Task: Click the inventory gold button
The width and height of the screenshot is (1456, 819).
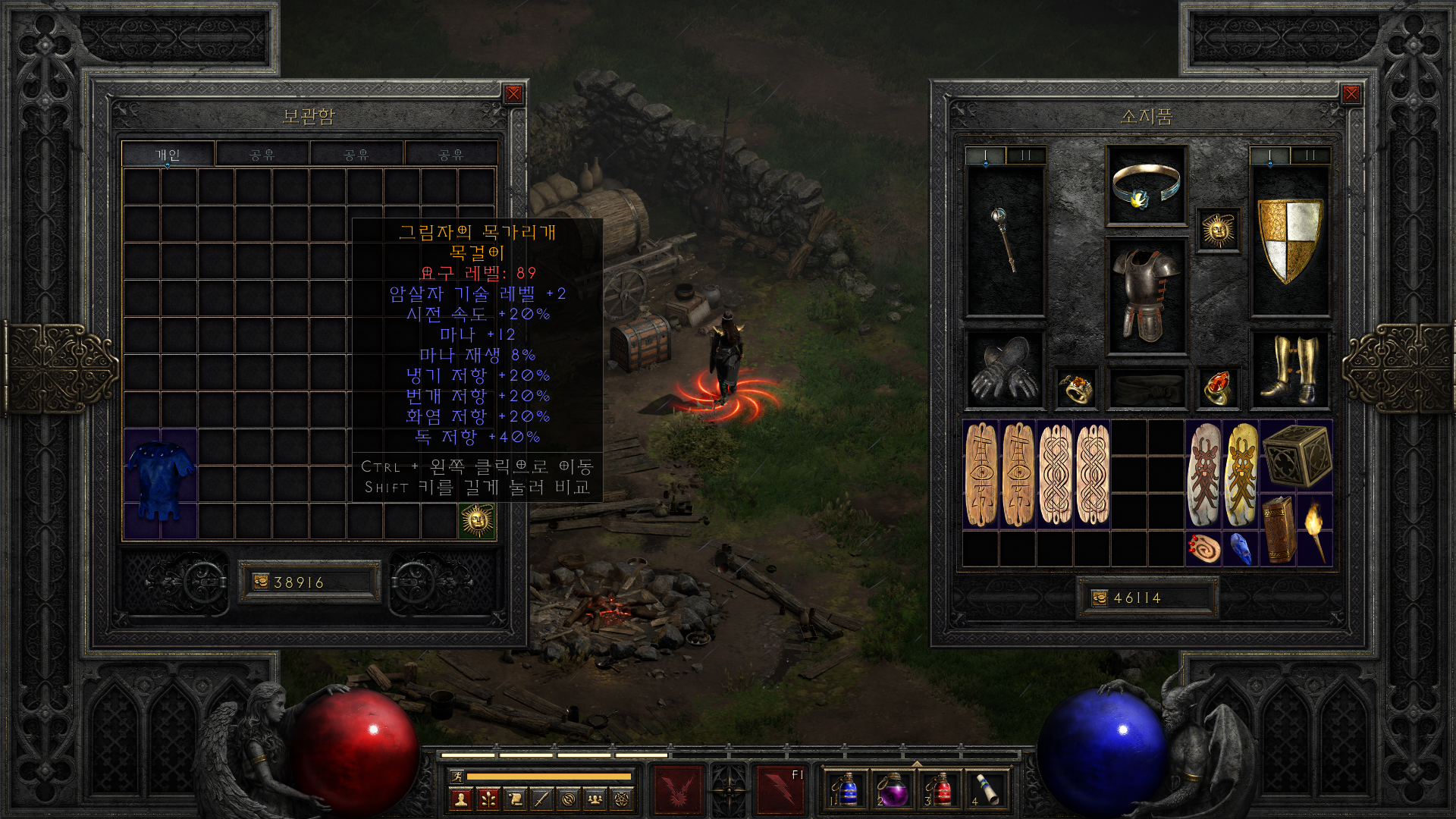Action: [1100, 598]
